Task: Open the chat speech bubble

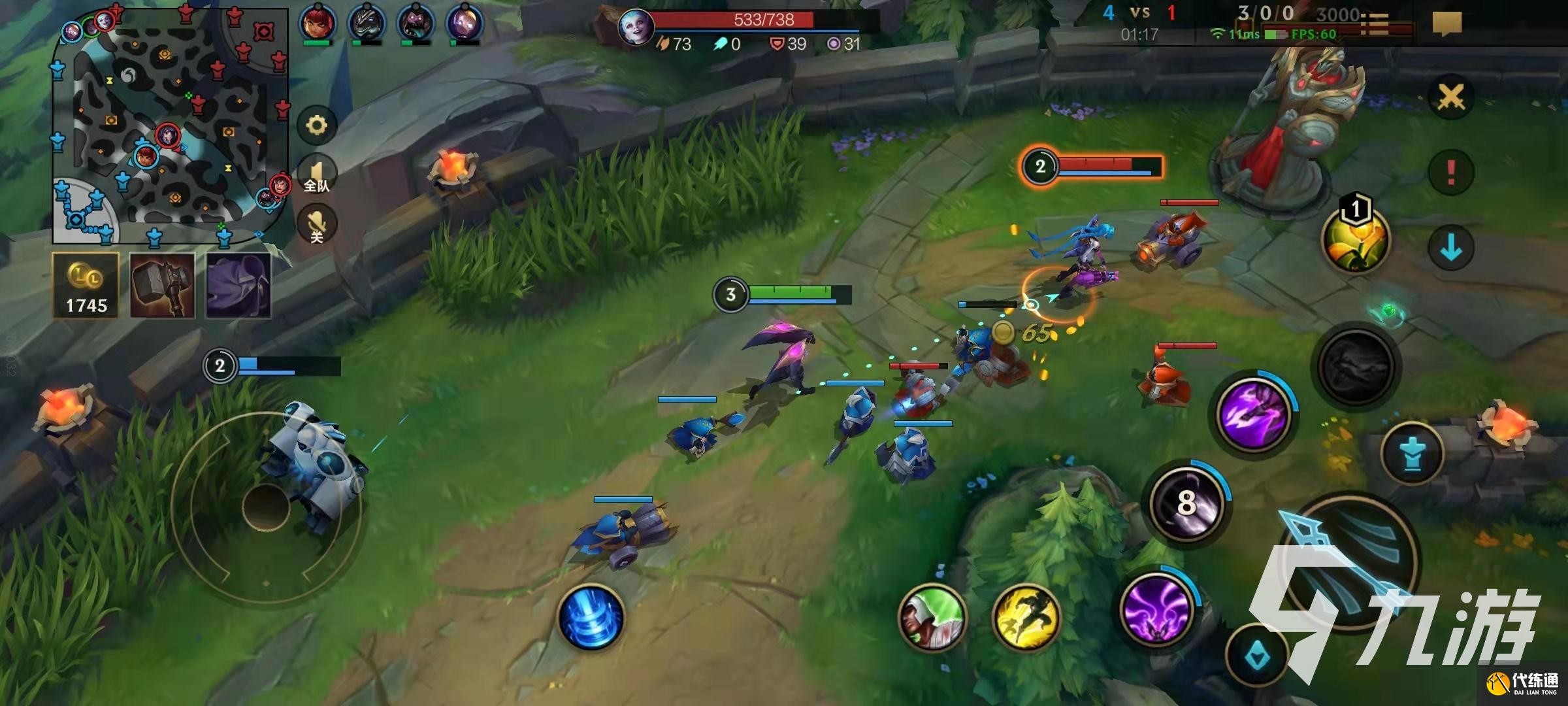Action: pyautogui.click(x=1446, y=24)
